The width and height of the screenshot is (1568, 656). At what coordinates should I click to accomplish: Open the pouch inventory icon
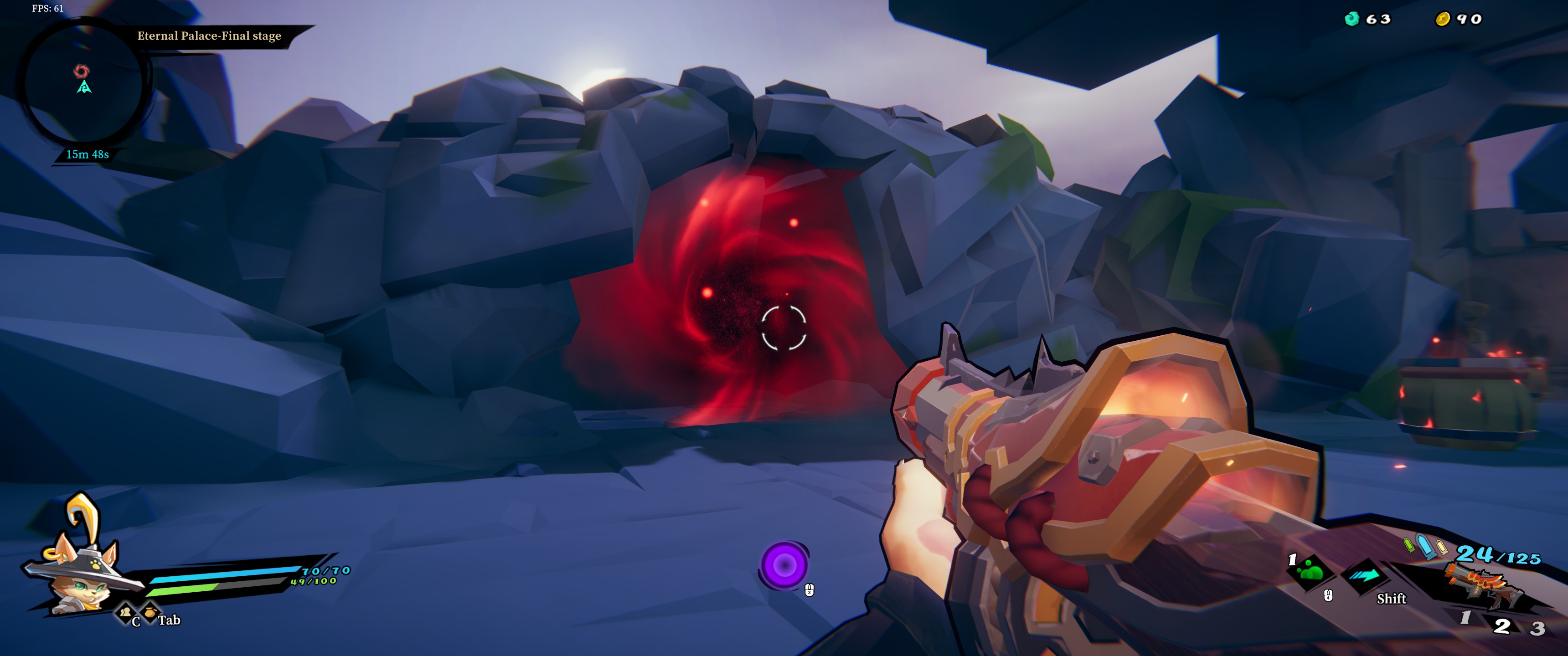150,611
